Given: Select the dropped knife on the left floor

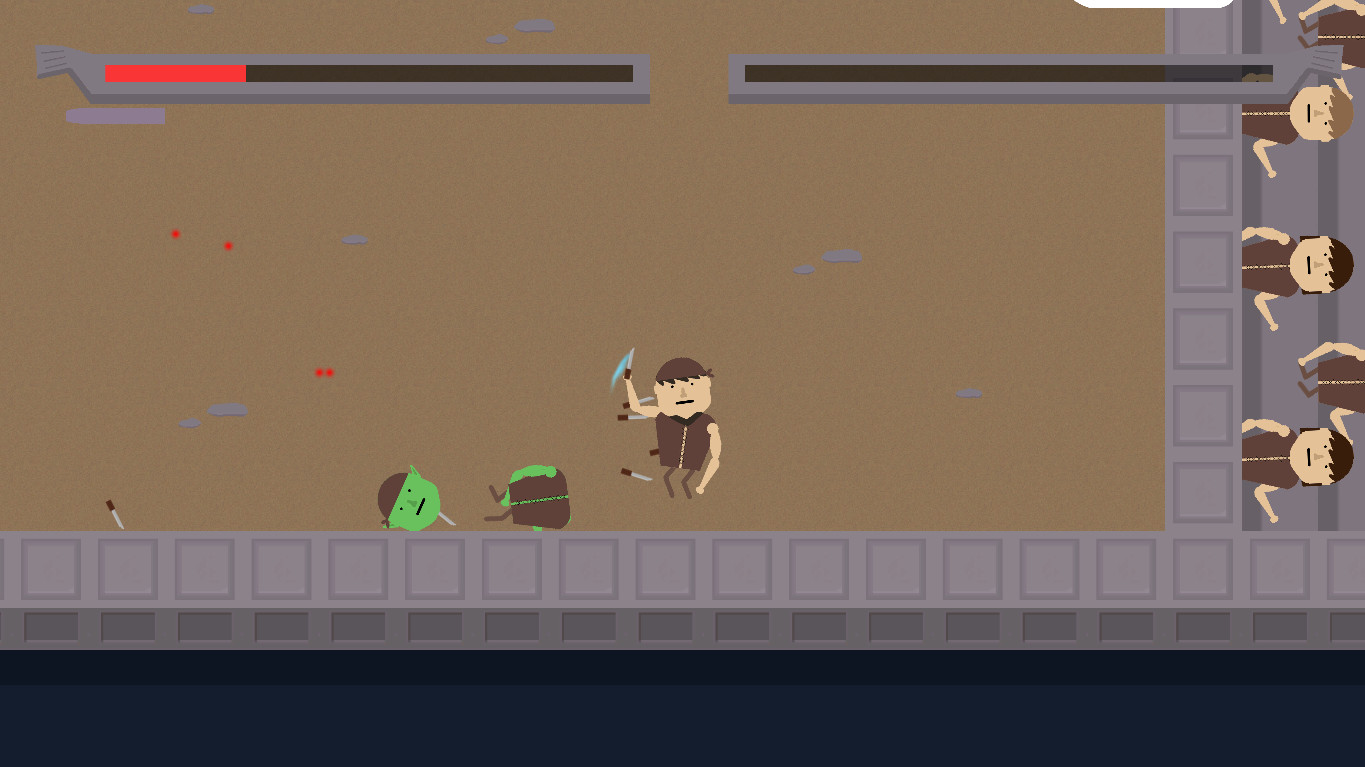Looking at the screenshot, I should tap(113, 514).
